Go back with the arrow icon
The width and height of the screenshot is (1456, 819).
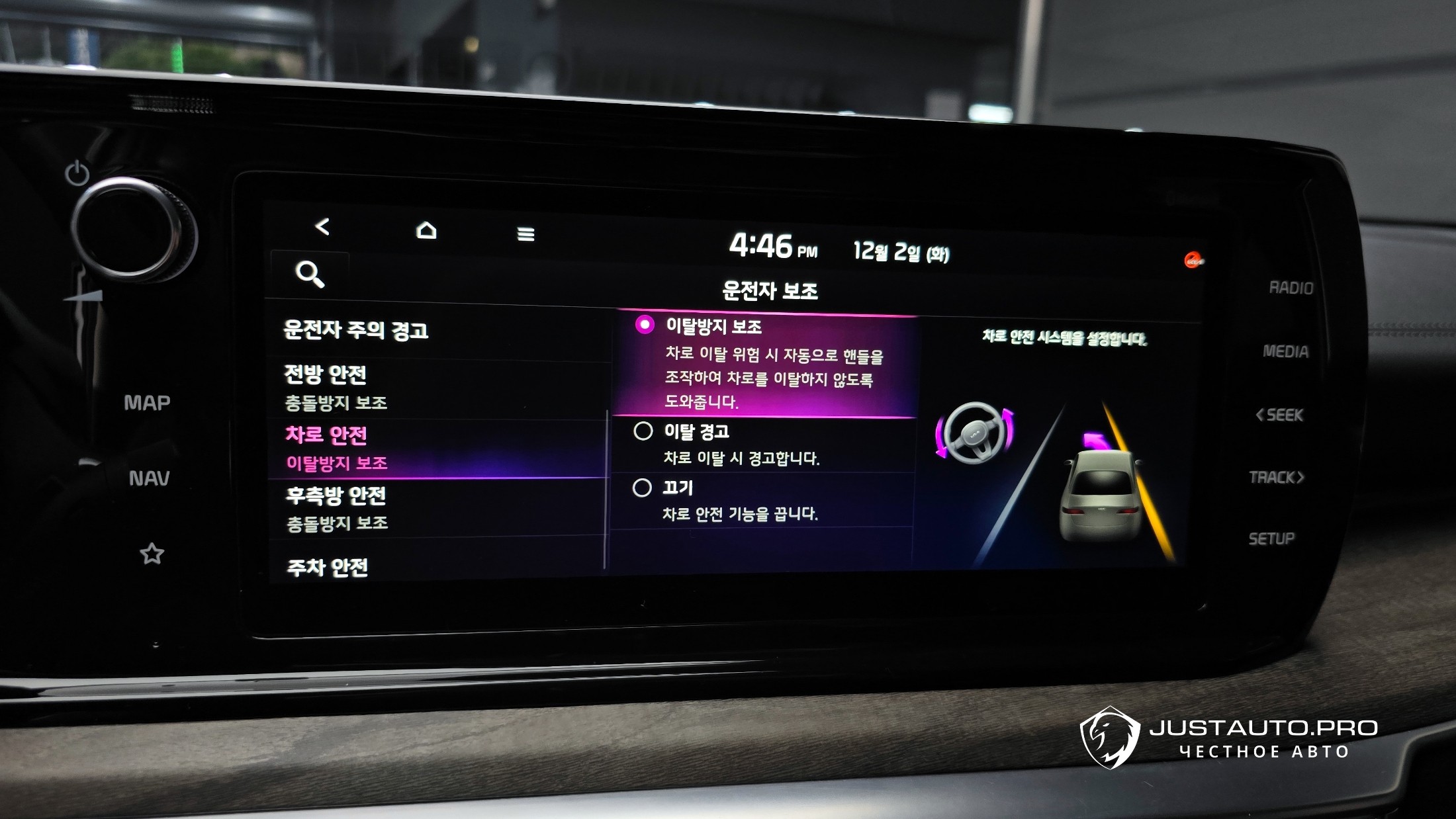(322, 228)
